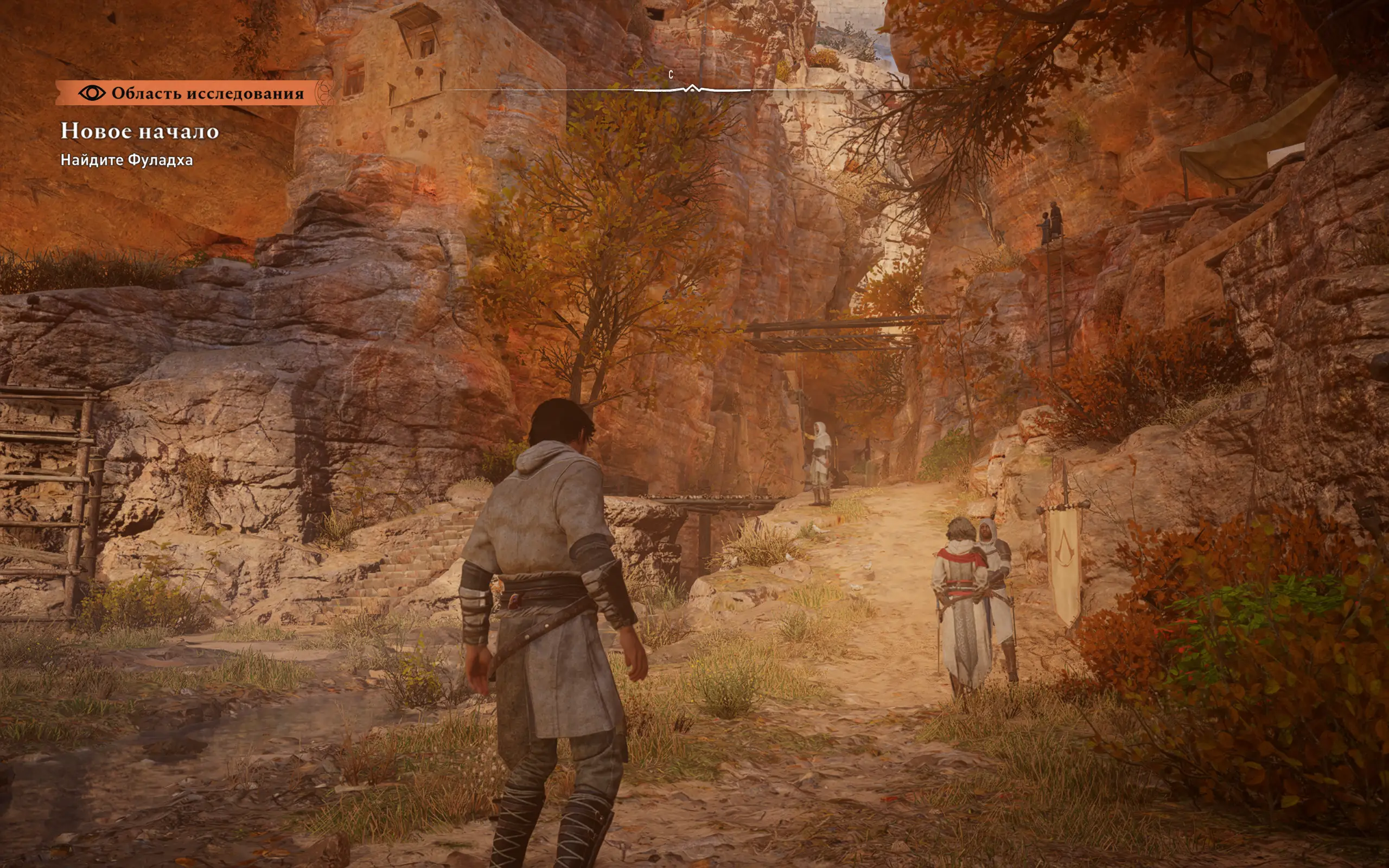Open the "Новое начало" quest tracker
The width and height of the screenshot is (1389, 868).
(x=139, y=131)
